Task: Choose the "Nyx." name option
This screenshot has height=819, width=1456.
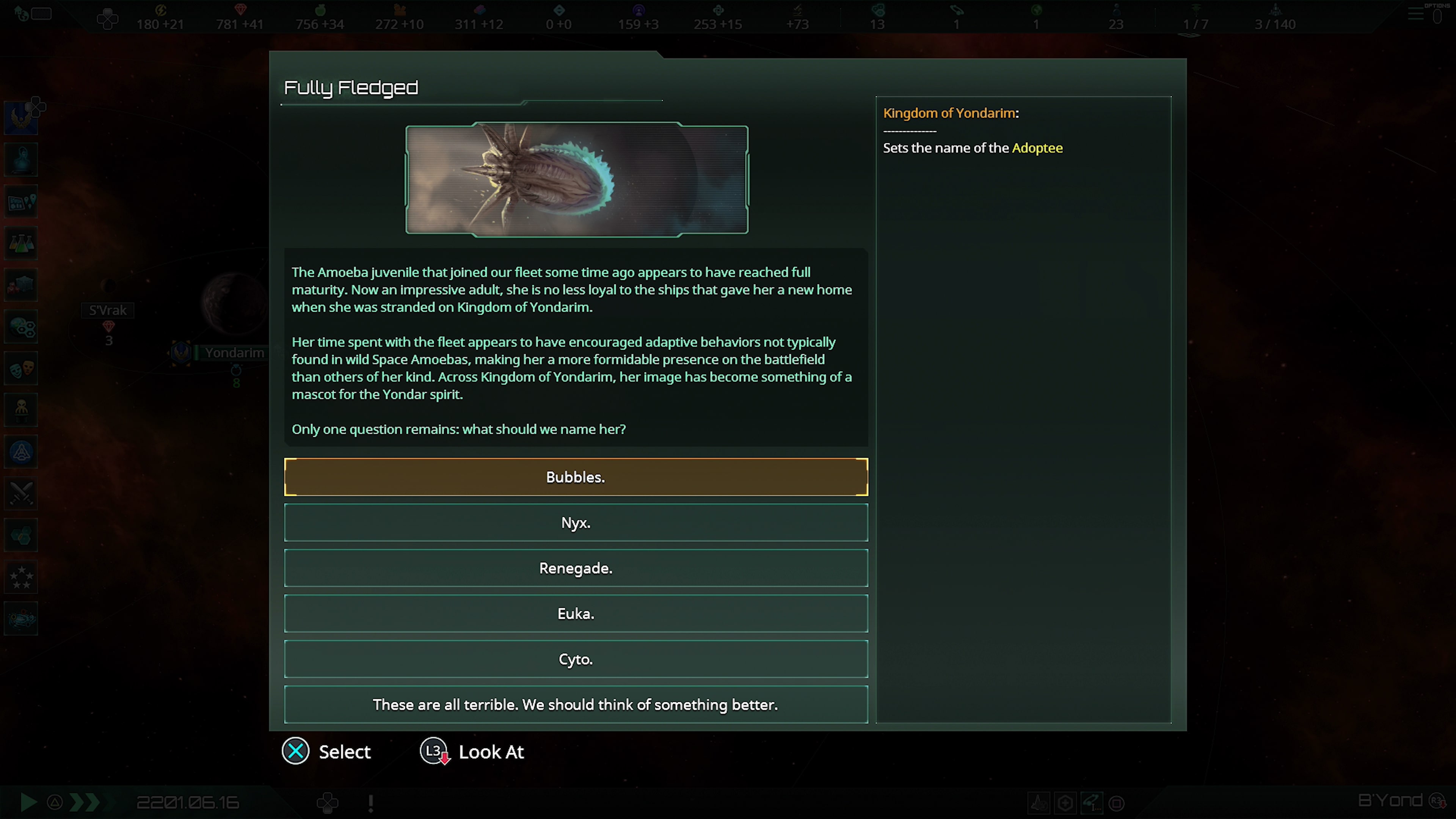Action: coord(576,522)
